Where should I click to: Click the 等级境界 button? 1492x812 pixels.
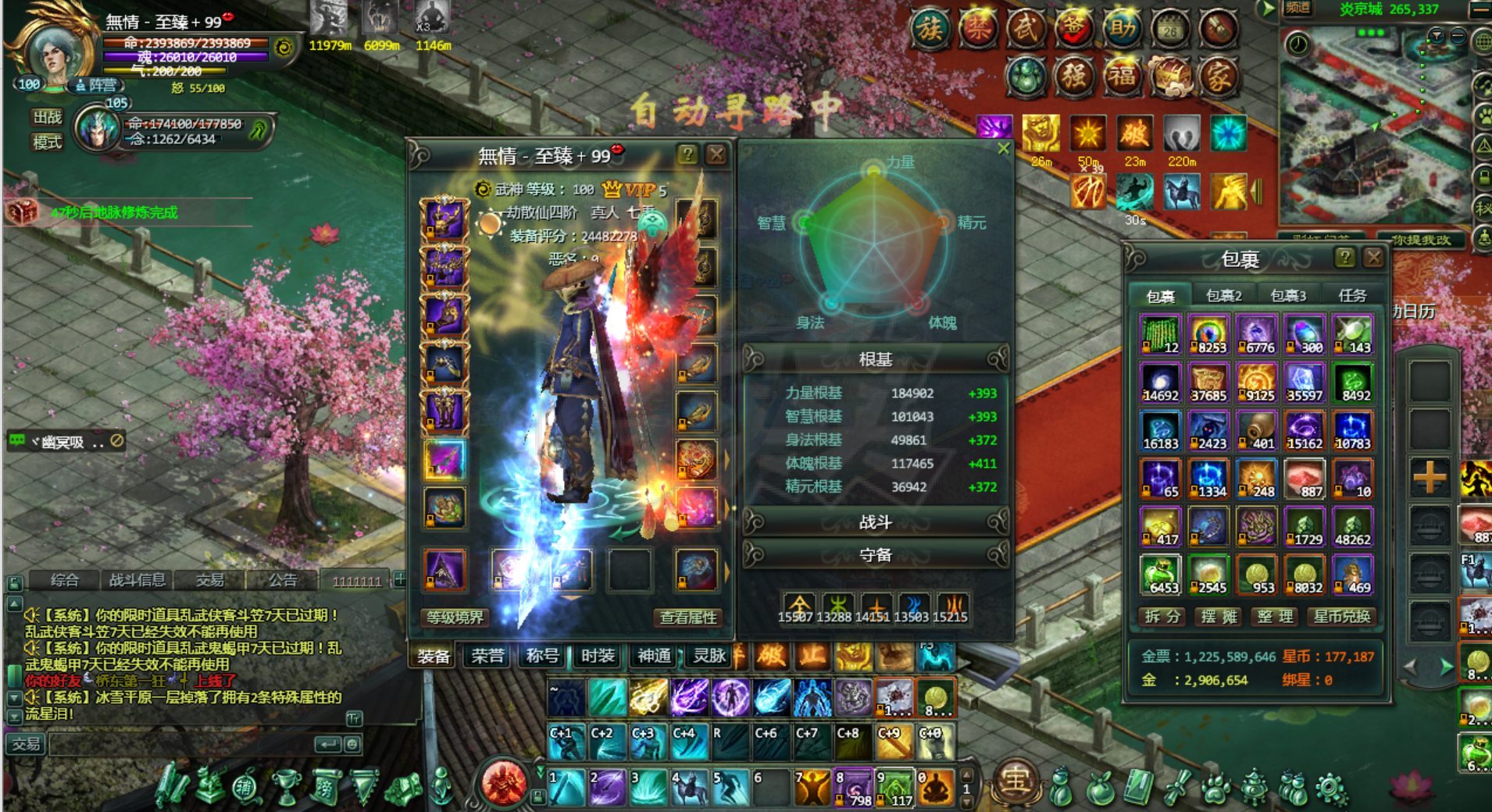click(455, 618)
